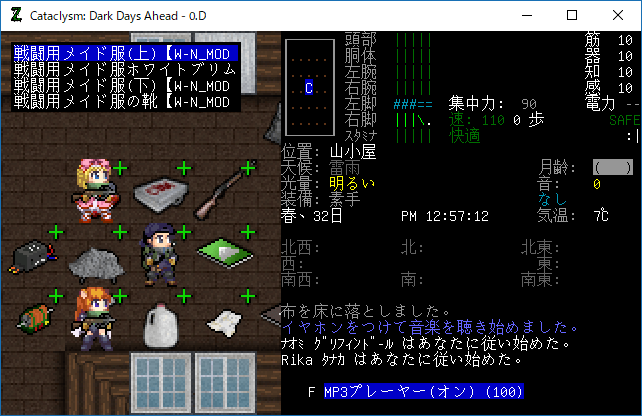Minimize the Cataclysm window
Screen dimensions: 642x416
coord(526,16)
